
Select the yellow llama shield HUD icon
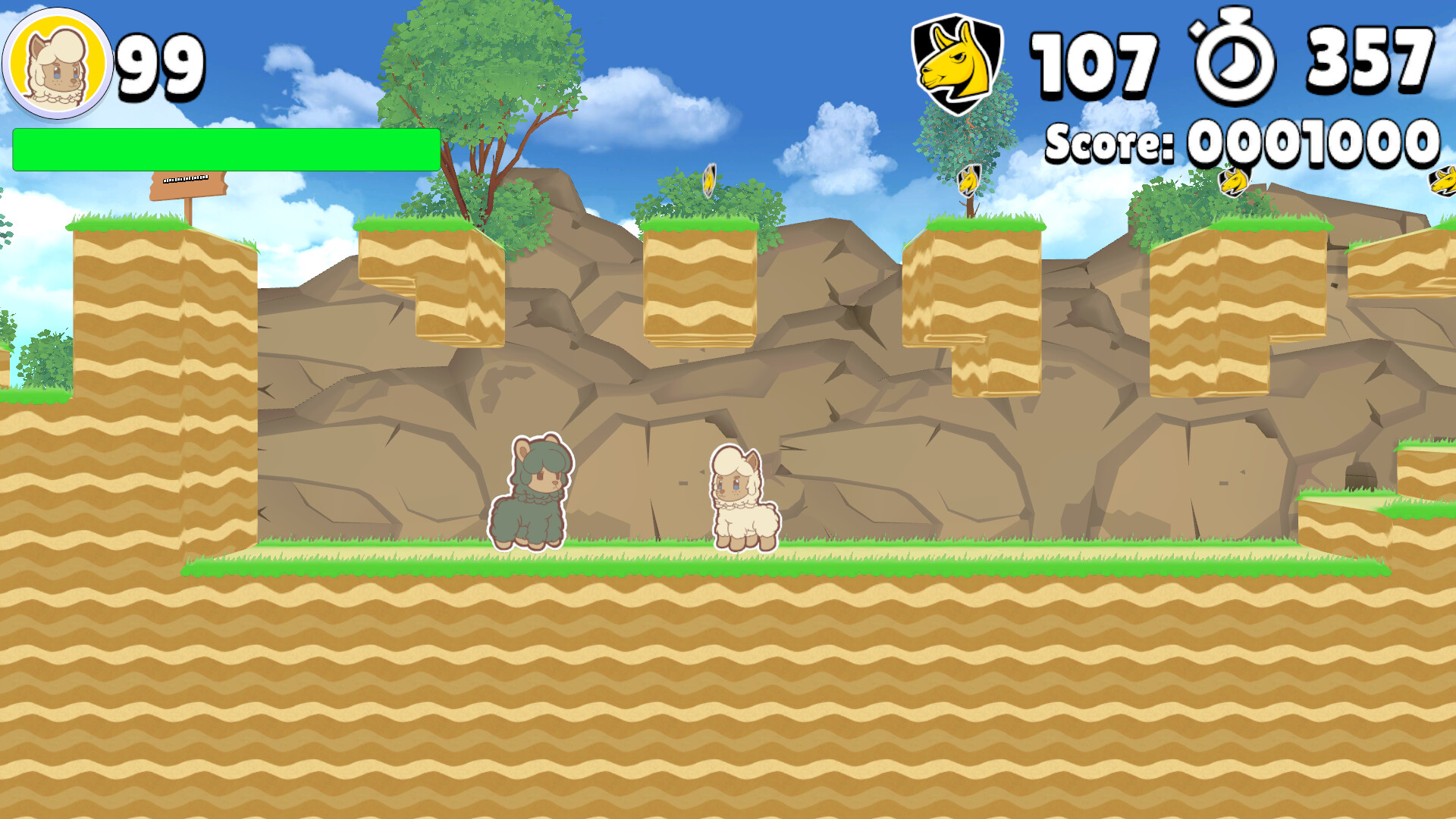[x=954, y=59]
